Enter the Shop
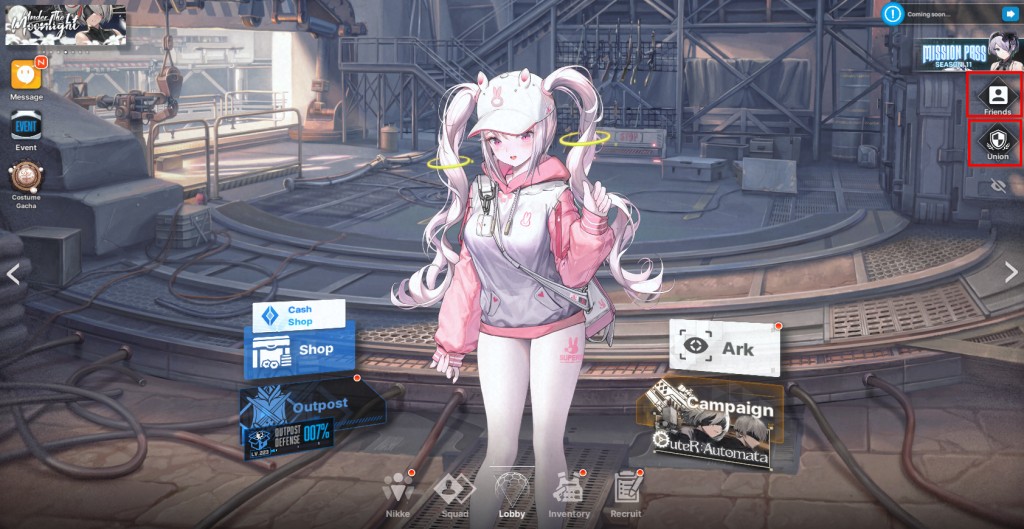This screenshot has height=529, width=1024. 300,351
